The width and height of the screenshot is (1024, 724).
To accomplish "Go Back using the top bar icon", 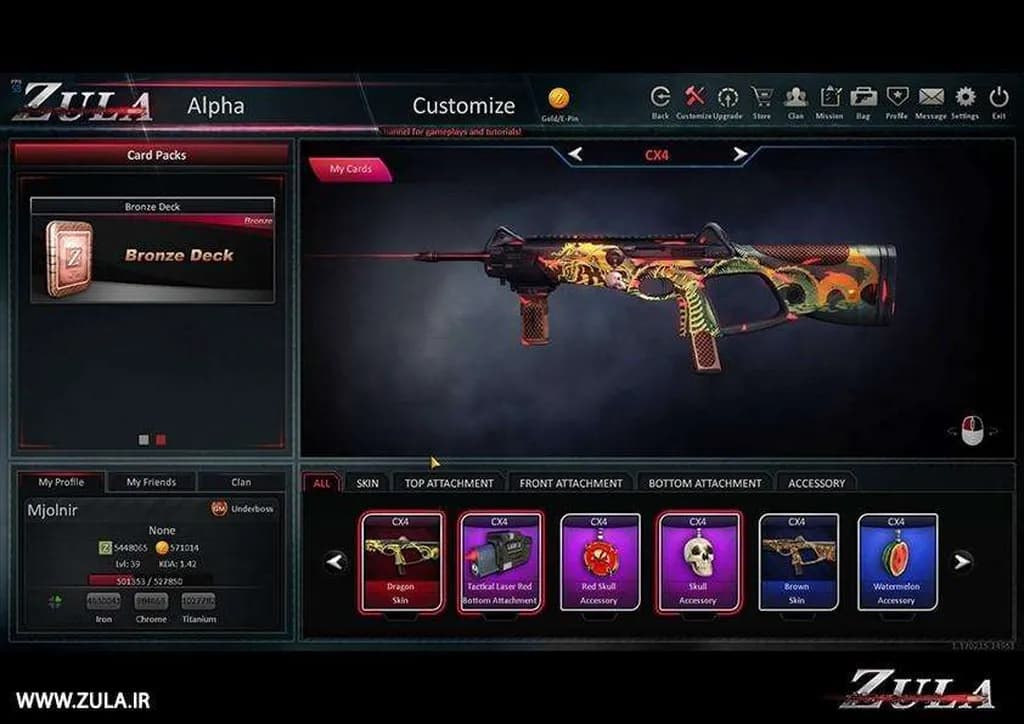I will (x=660, y=98).
